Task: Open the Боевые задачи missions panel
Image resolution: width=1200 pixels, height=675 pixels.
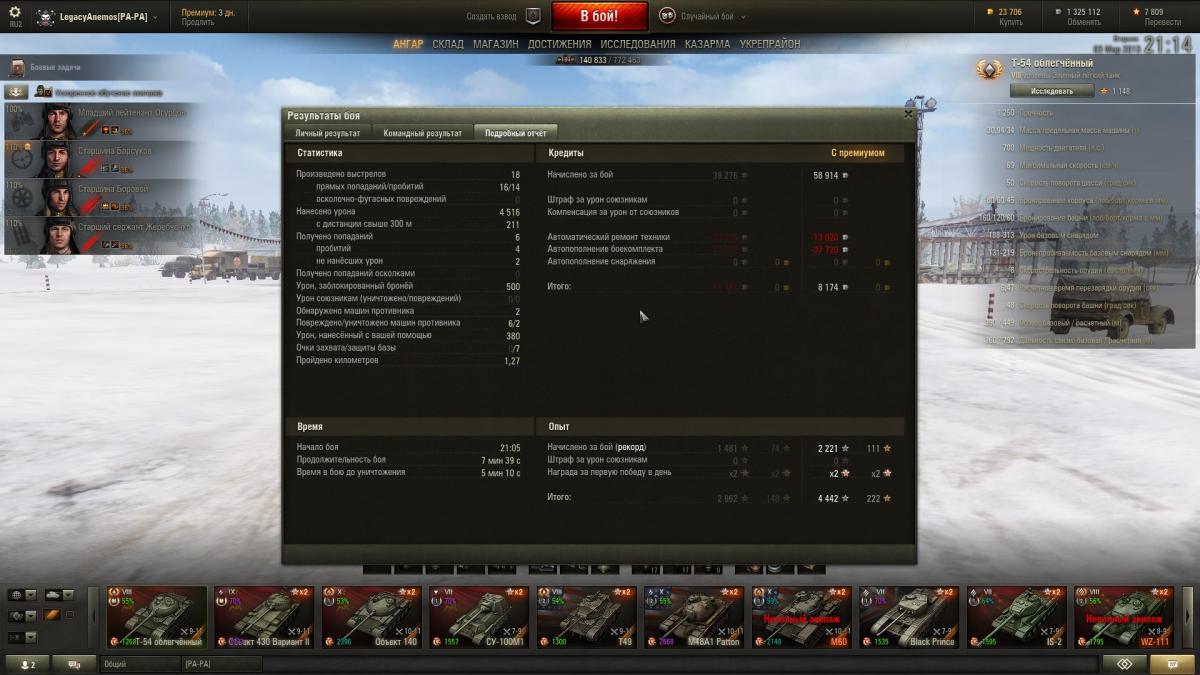Action: (x=55, y=67)
